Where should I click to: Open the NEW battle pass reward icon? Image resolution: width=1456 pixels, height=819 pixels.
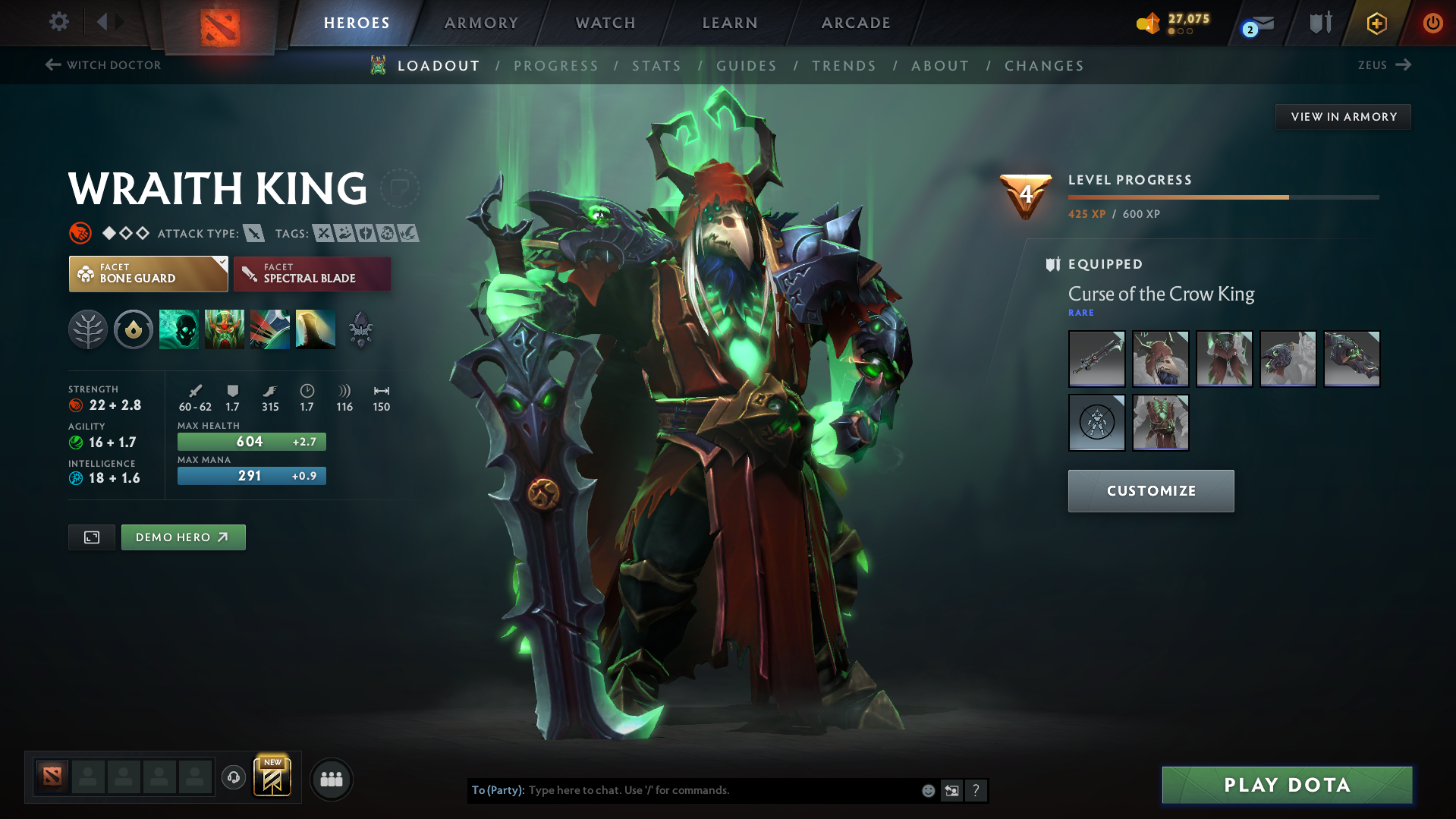(x=273, y=776)
